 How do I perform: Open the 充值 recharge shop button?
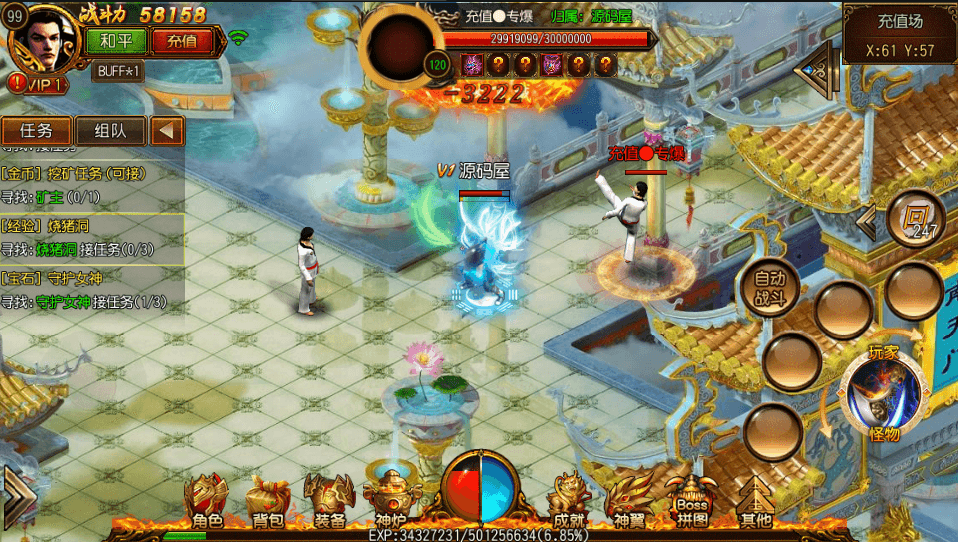pyautogui.click(x=183, y=41)
